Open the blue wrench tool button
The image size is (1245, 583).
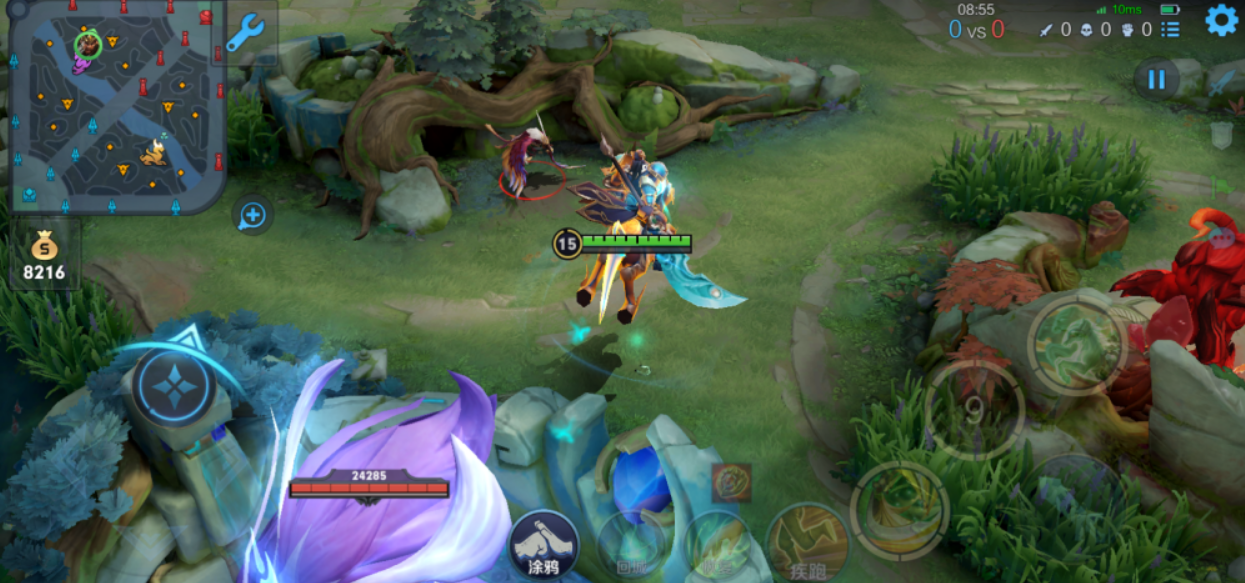pyautogui.click(x=244, y=32)
